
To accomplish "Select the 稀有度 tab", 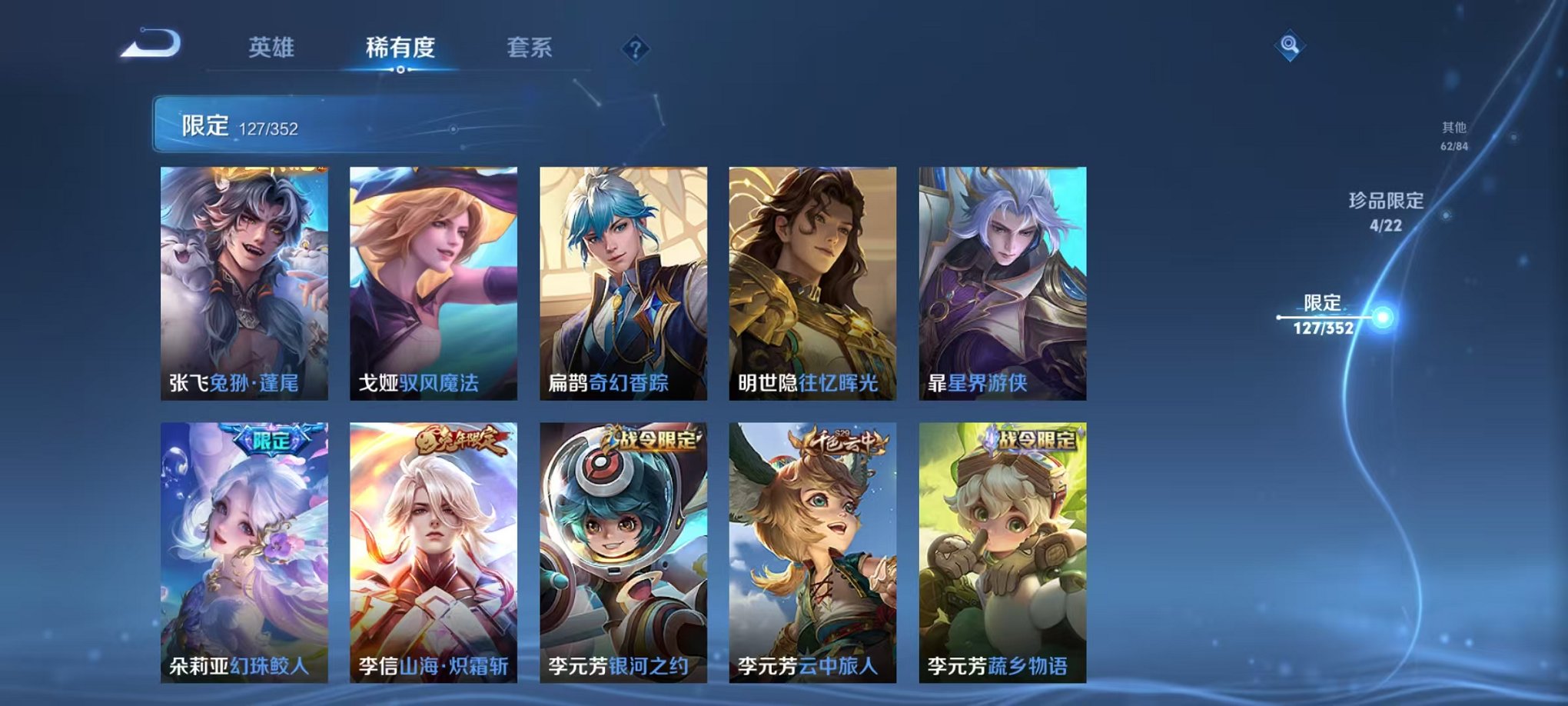I will 401,48.
